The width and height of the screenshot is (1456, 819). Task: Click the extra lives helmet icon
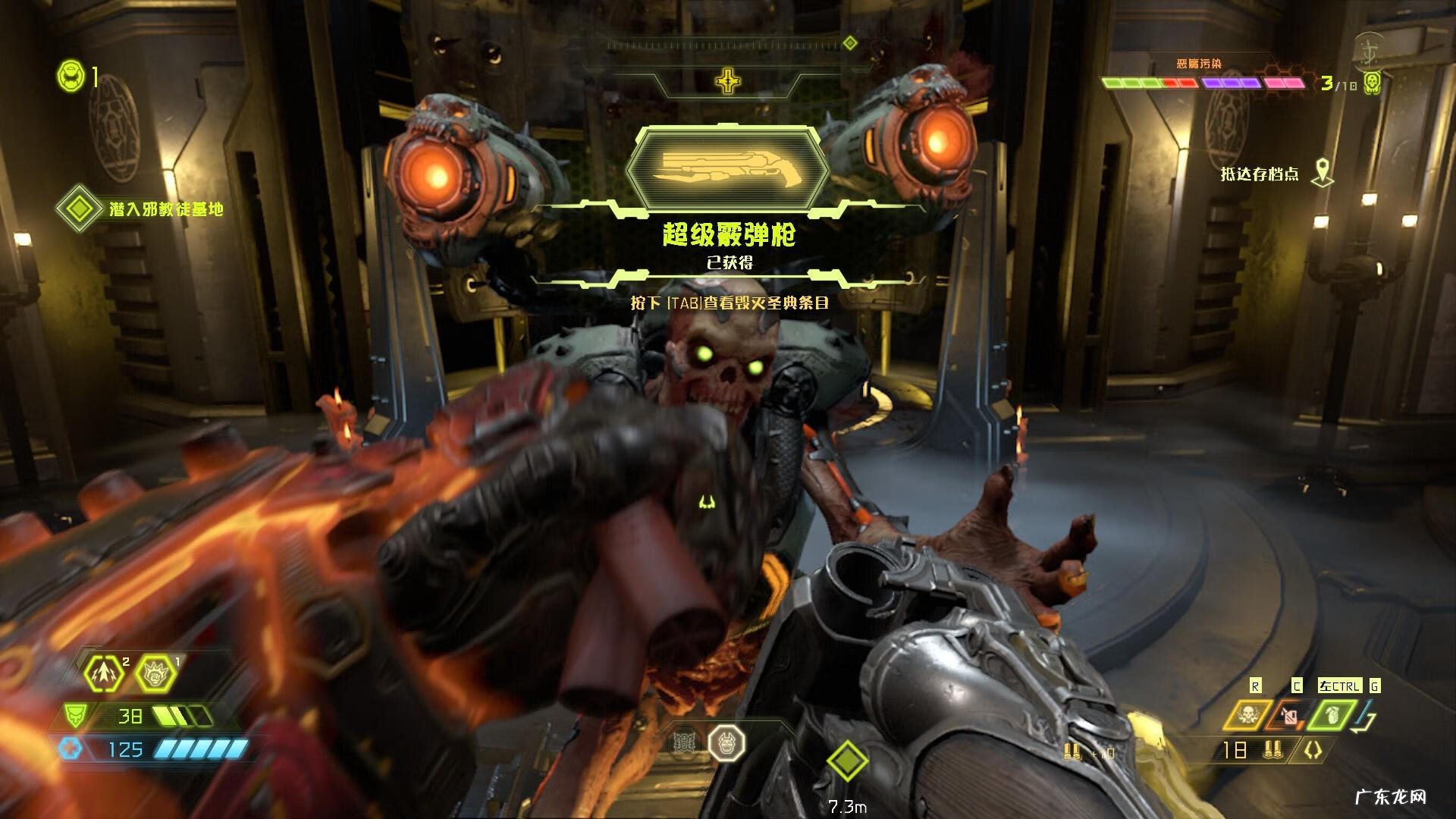click(x=71, y=77)
